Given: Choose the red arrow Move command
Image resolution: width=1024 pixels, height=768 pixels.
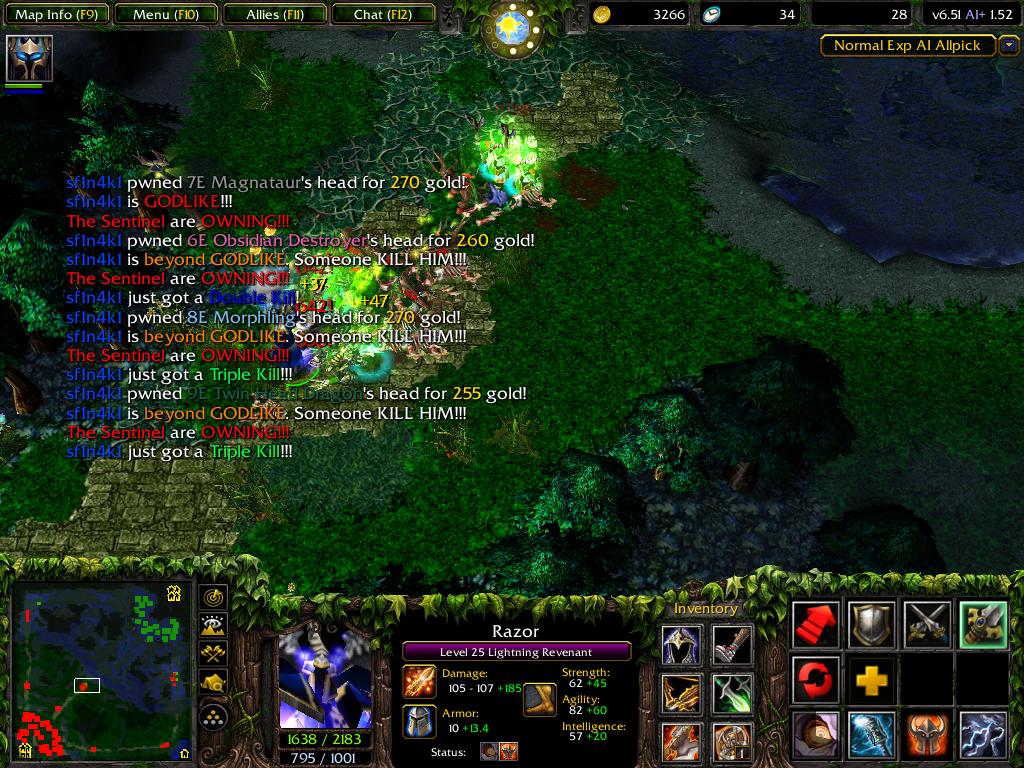Looking at the screenshot, I should coord(816,625).
